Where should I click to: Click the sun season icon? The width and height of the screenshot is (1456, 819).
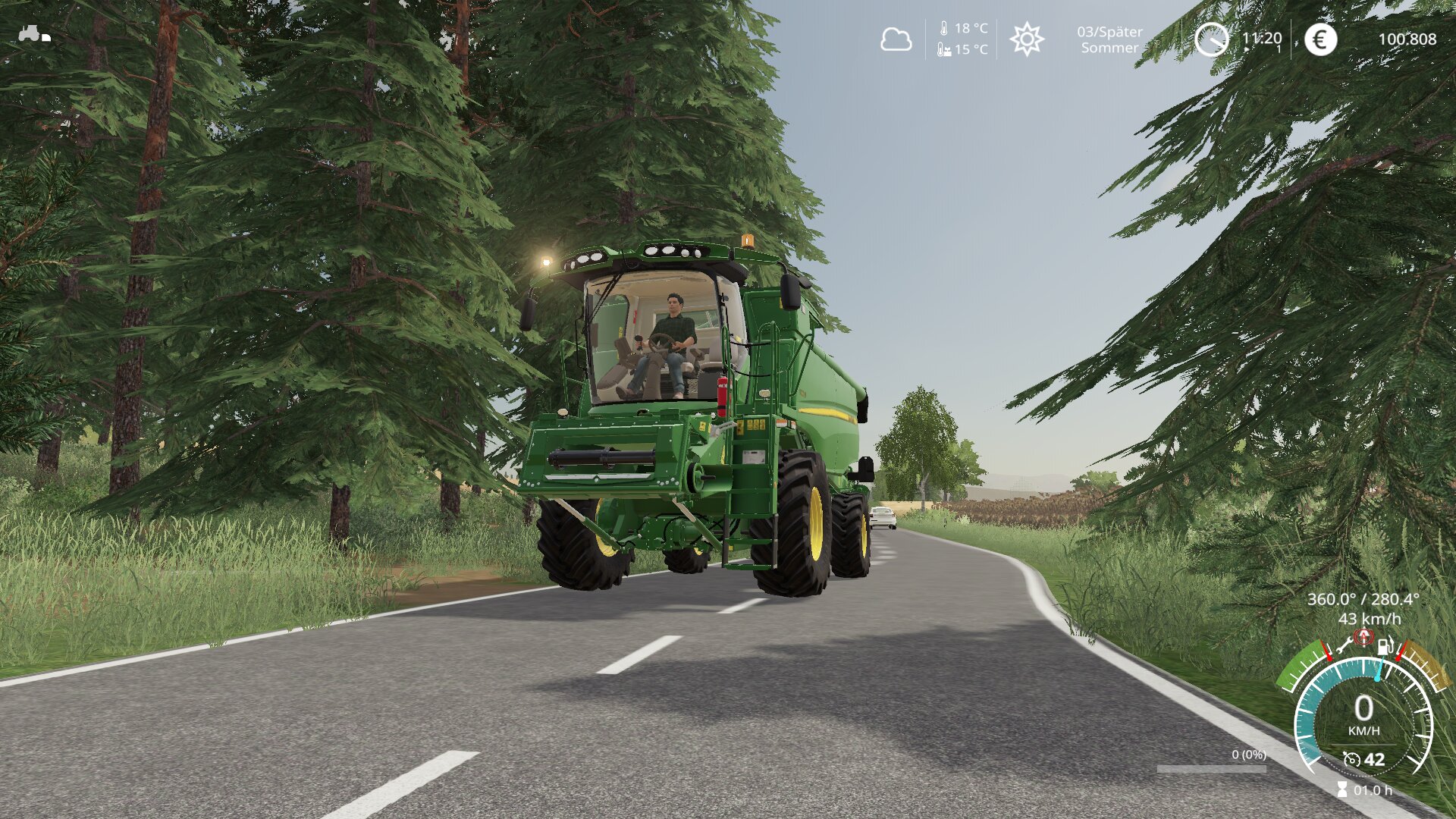pos(1027,39)
